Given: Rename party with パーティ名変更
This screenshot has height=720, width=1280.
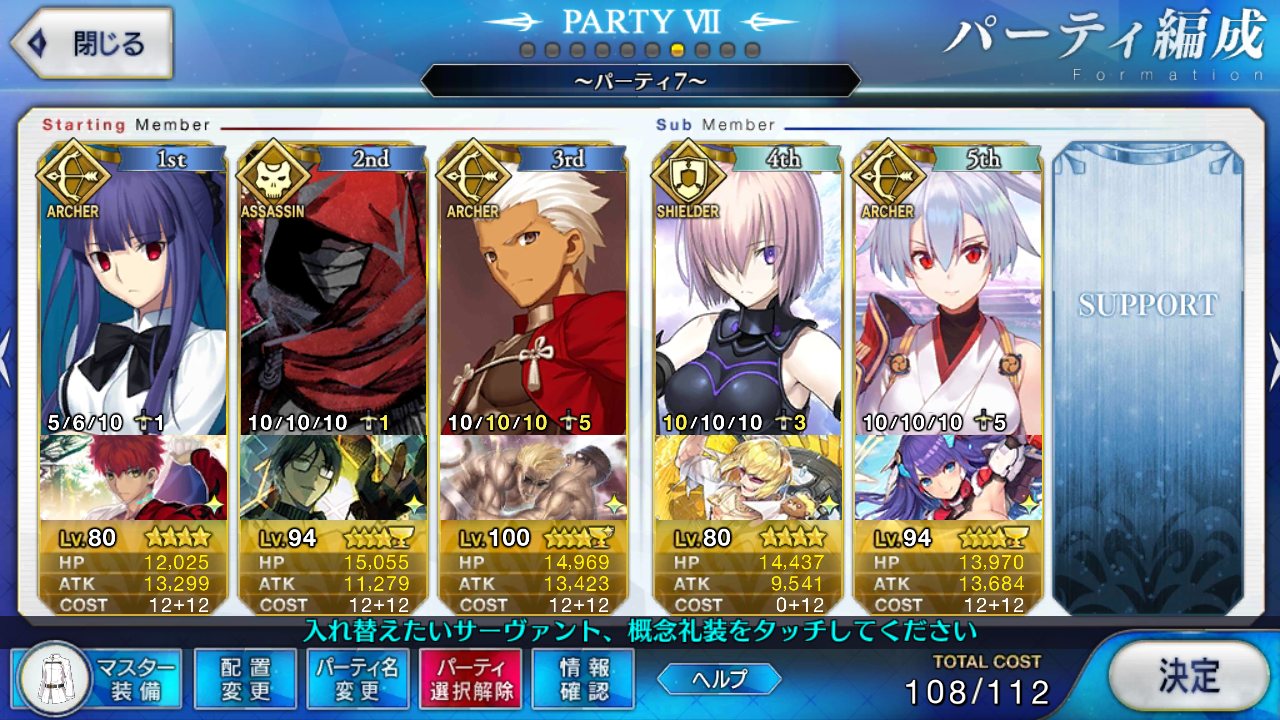Looking at the screenshot, I should 357,678.
